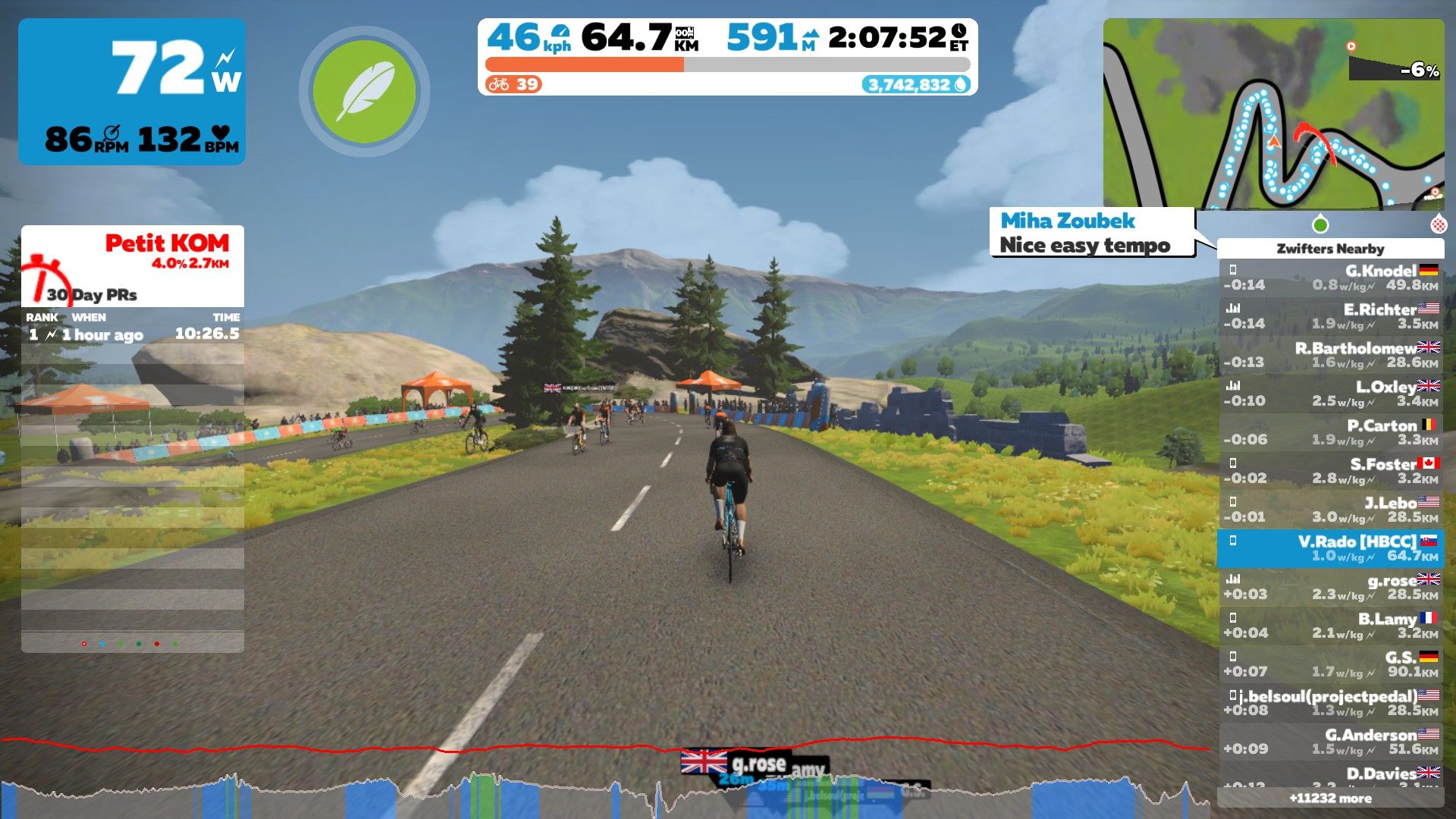Viewport: 1456px width, 819px height.
Task: Click the Zwifters Nearby header
Action: pos(1330,249)
